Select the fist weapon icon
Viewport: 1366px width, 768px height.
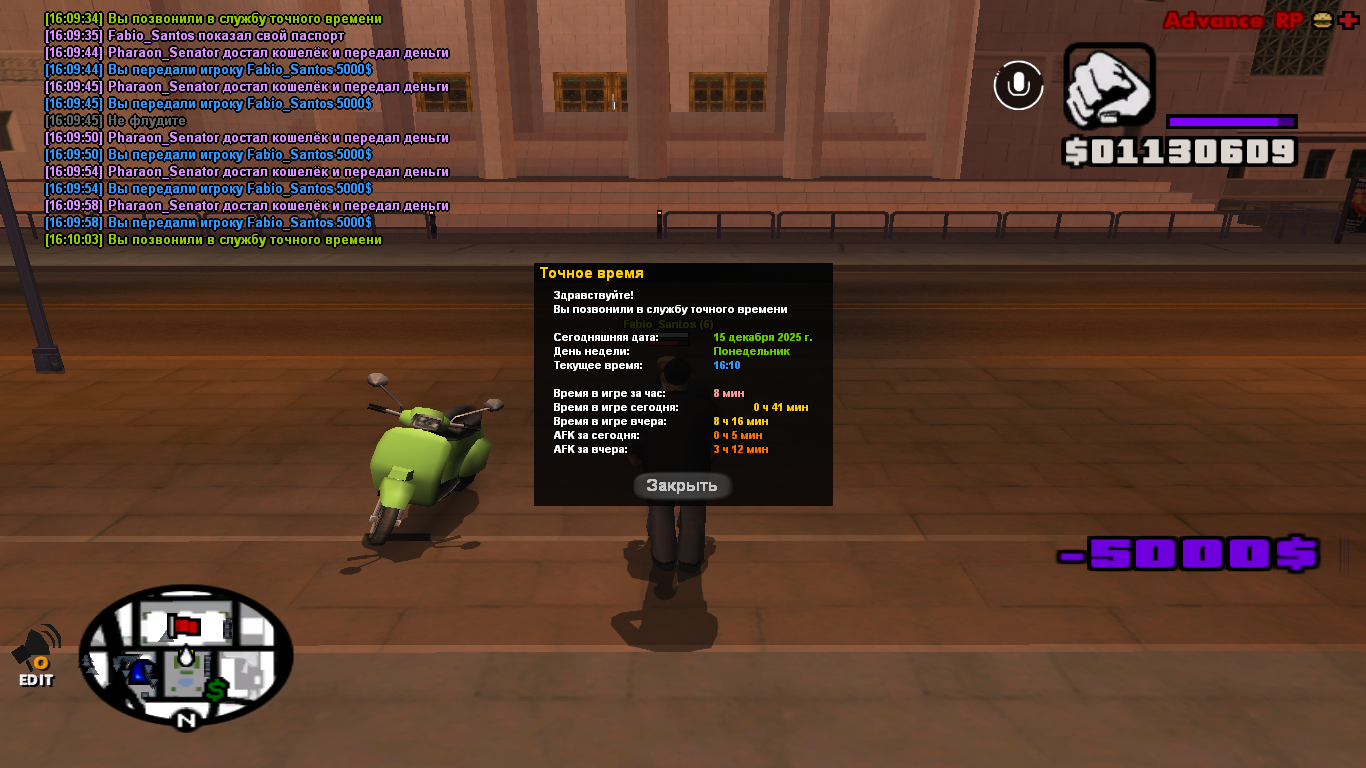tap(1108, 86)
